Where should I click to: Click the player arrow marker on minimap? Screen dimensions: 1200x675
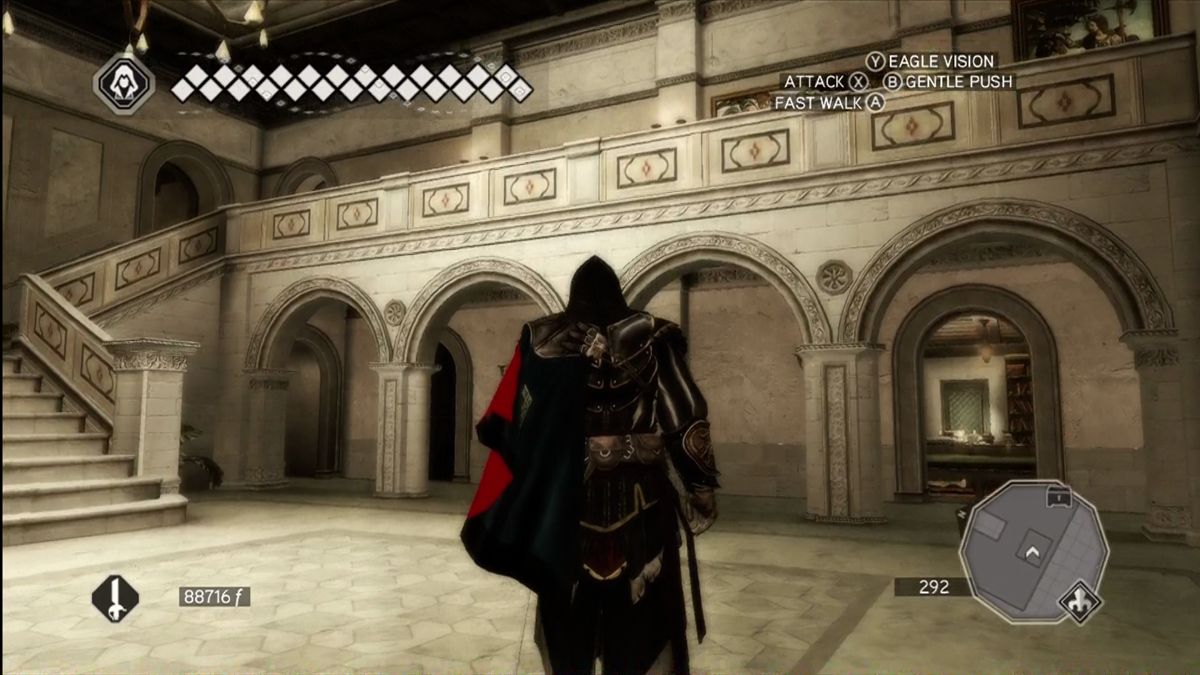[x=1032, y=550]
